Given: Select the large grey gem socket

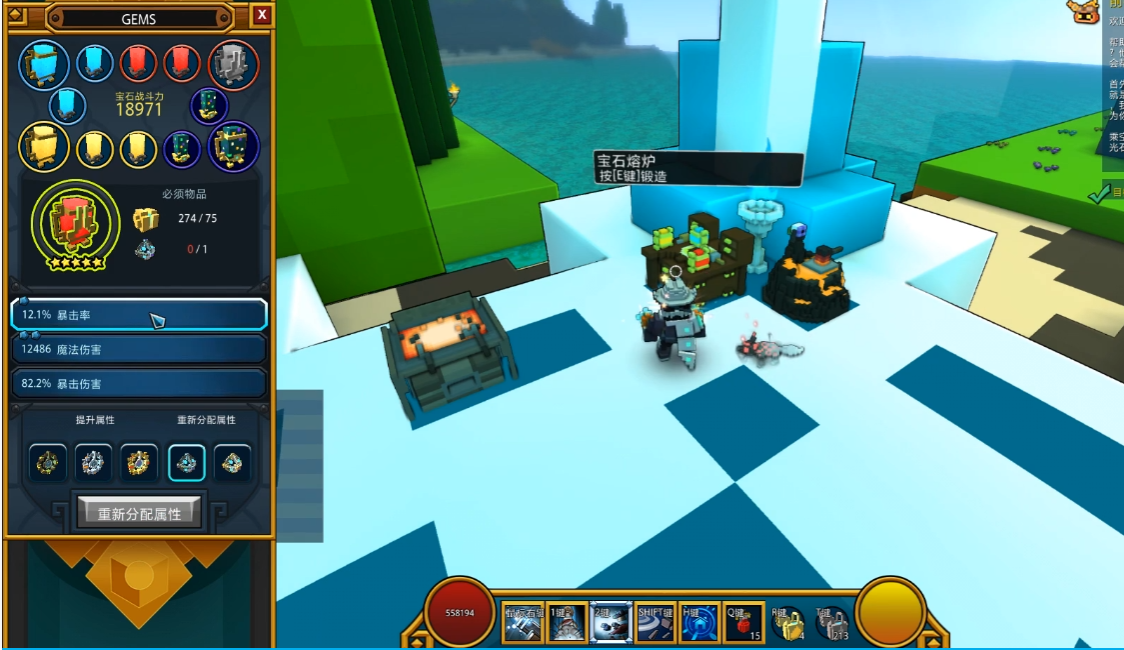Looking at the screenshot, I should tap(233, 64).
